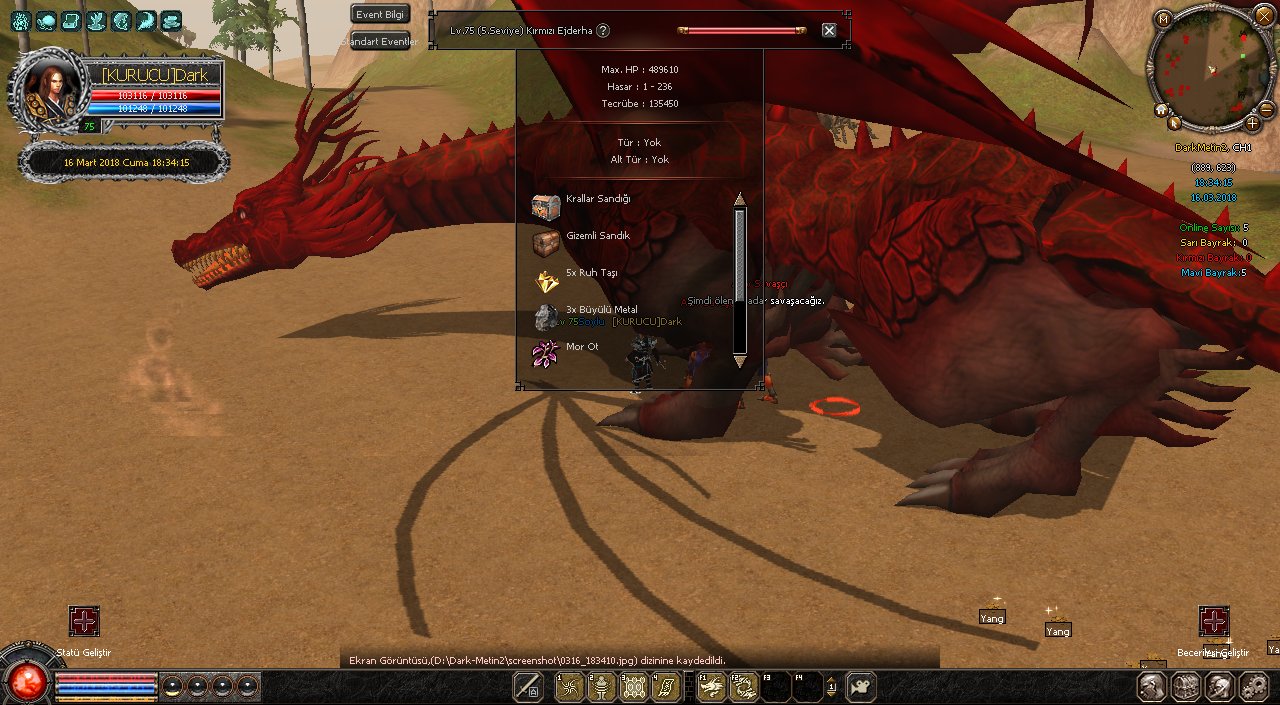Click the camera icon on the bottom bar

(x=860, y=687)
